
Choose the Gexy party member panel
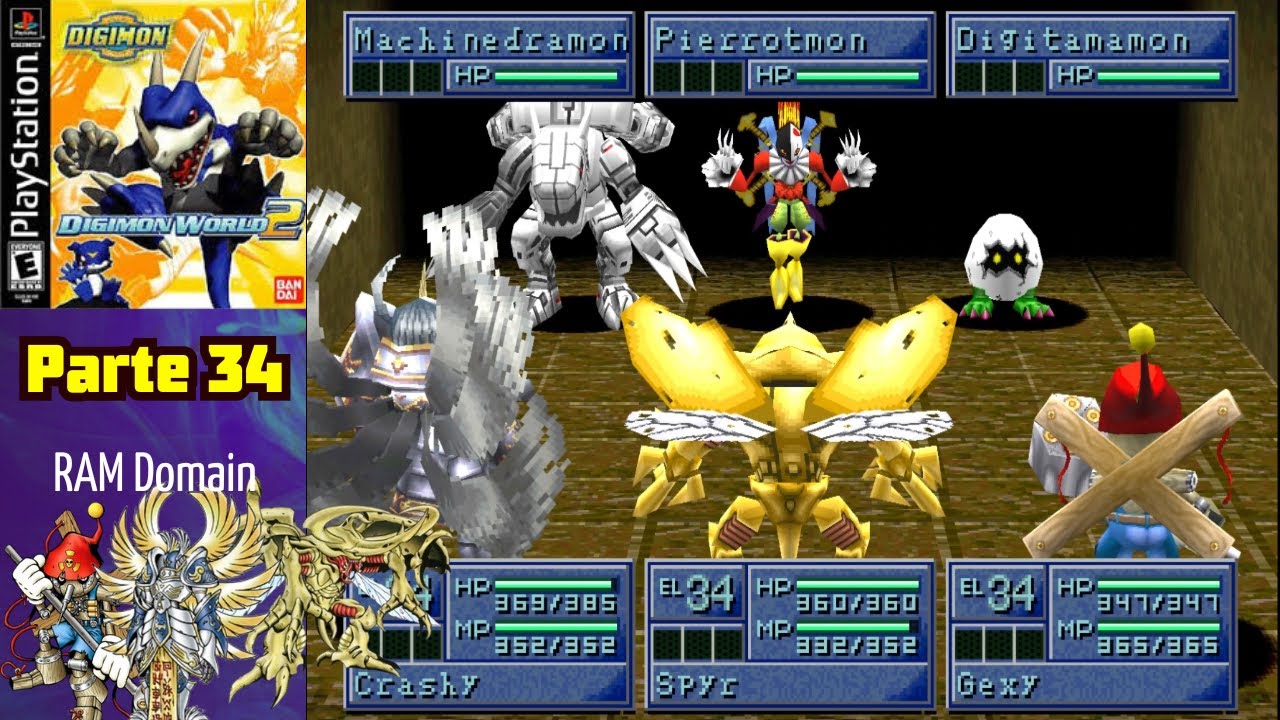pyautogui.click(x=1091, y=633)
